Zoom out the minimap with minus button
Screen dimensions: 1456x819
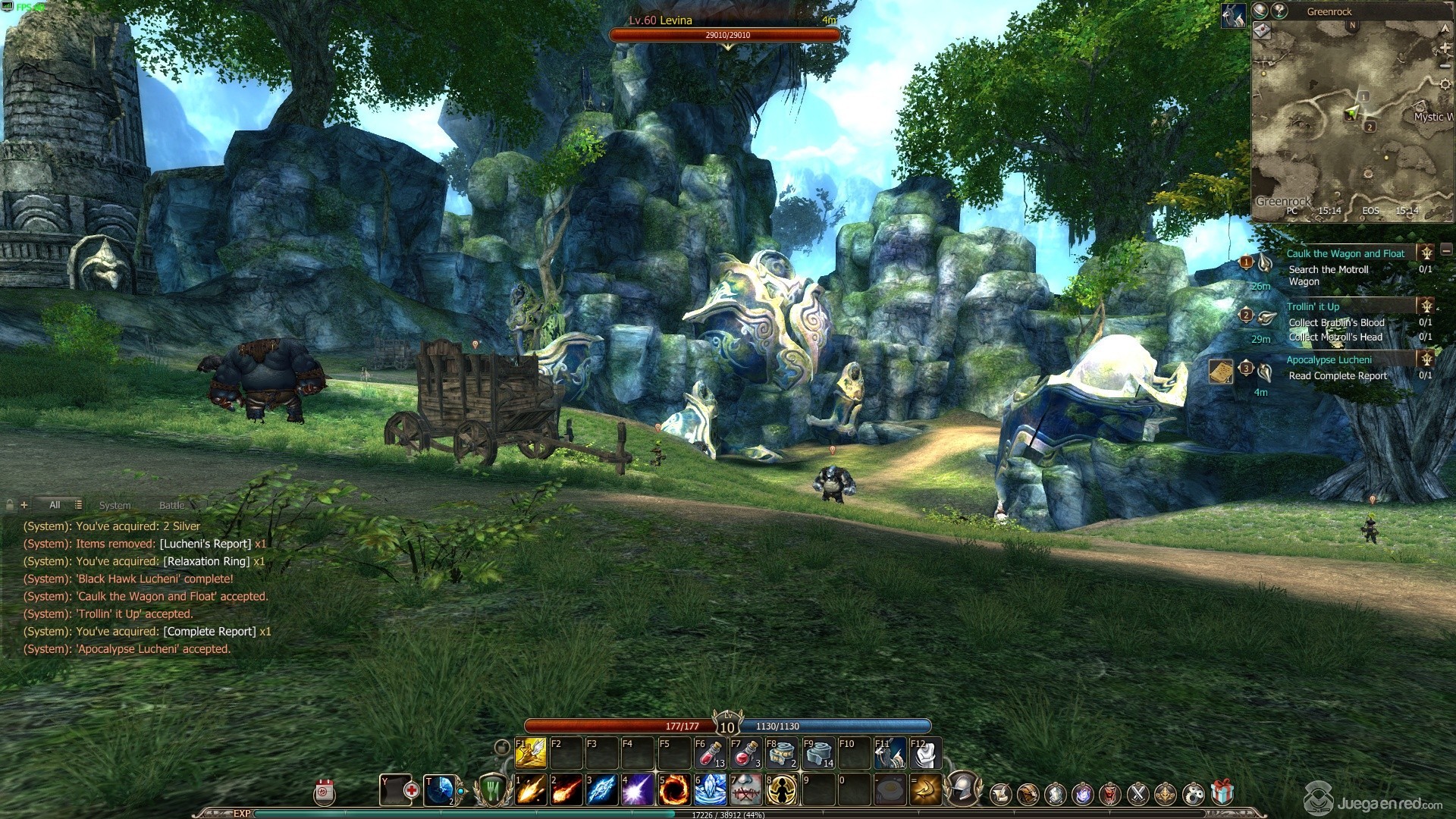click(1445, 66)
